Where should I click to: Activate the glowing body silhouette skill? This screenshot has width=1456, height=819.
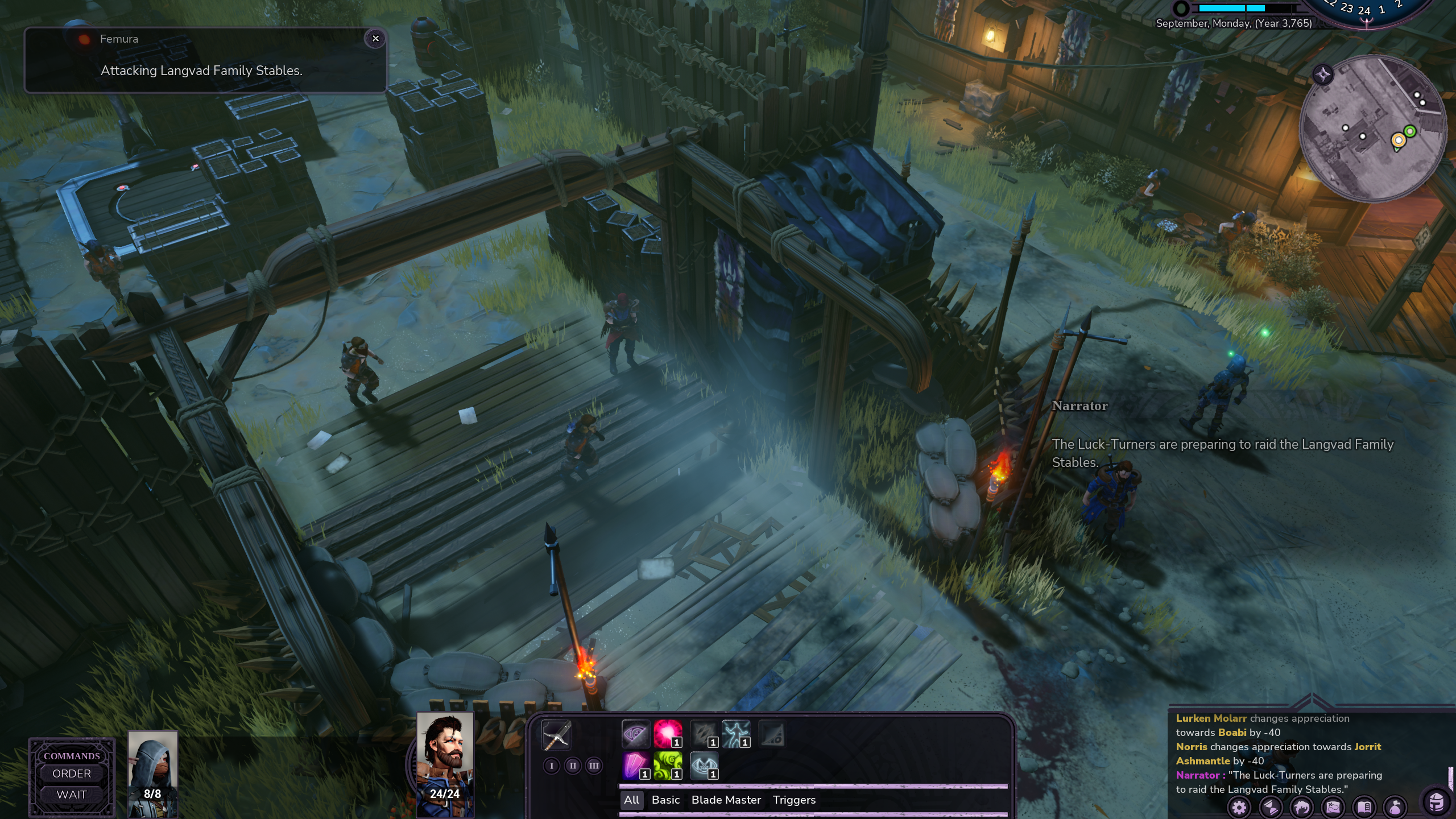pyautogui.click(x=736, y=734)
